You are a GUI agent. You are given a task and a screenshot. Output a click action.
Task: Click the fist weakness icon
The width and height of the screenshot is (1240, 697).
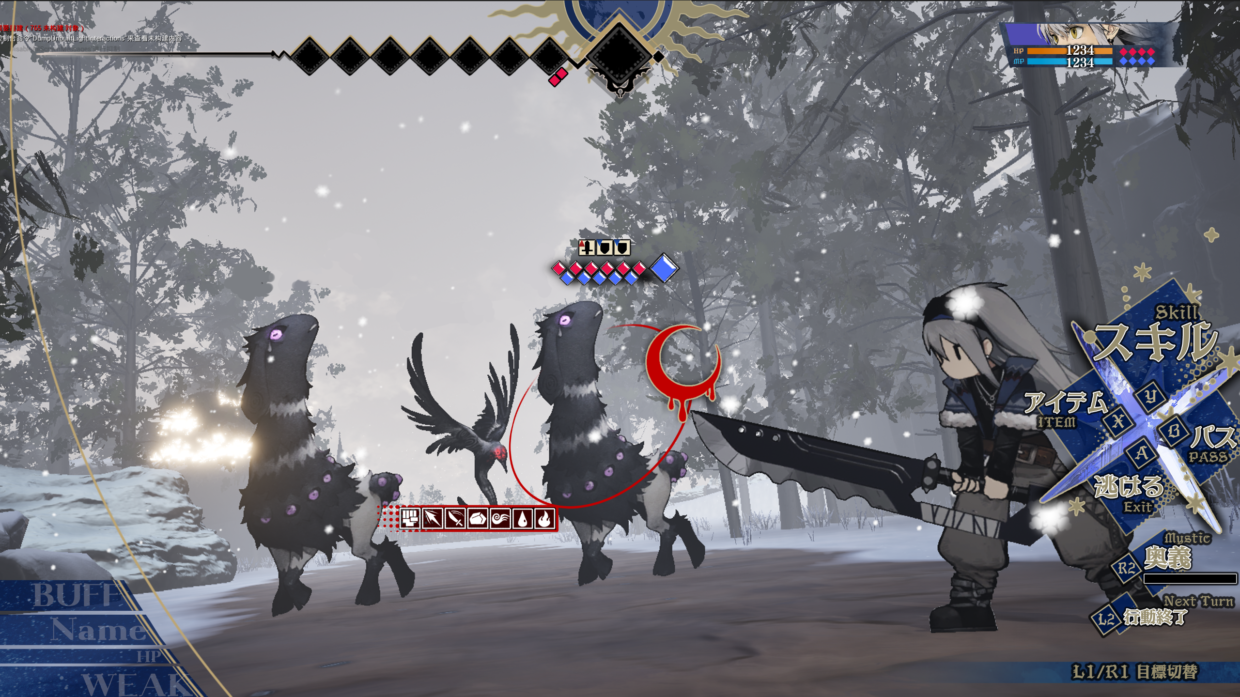click(410, 518)
